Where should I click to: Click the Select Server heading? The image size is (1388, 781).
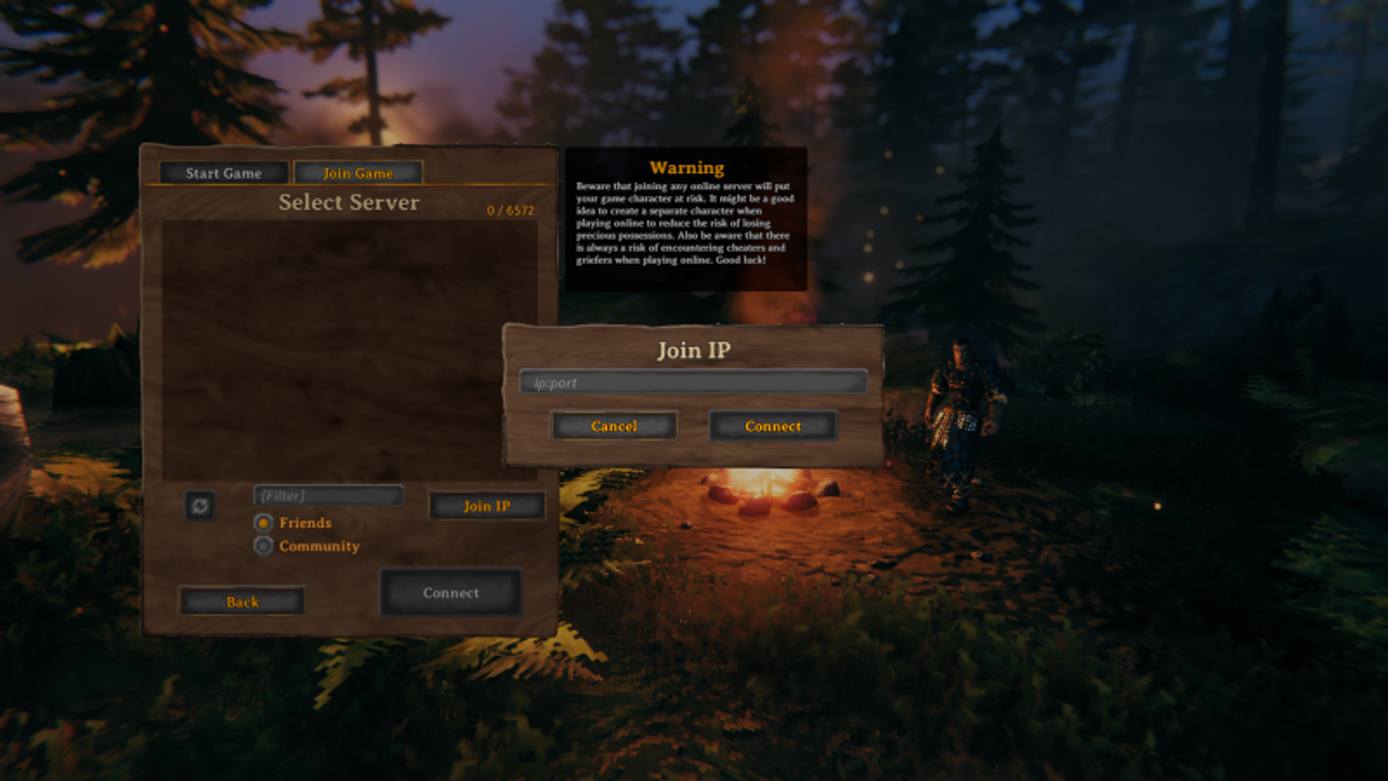[349, 203]
